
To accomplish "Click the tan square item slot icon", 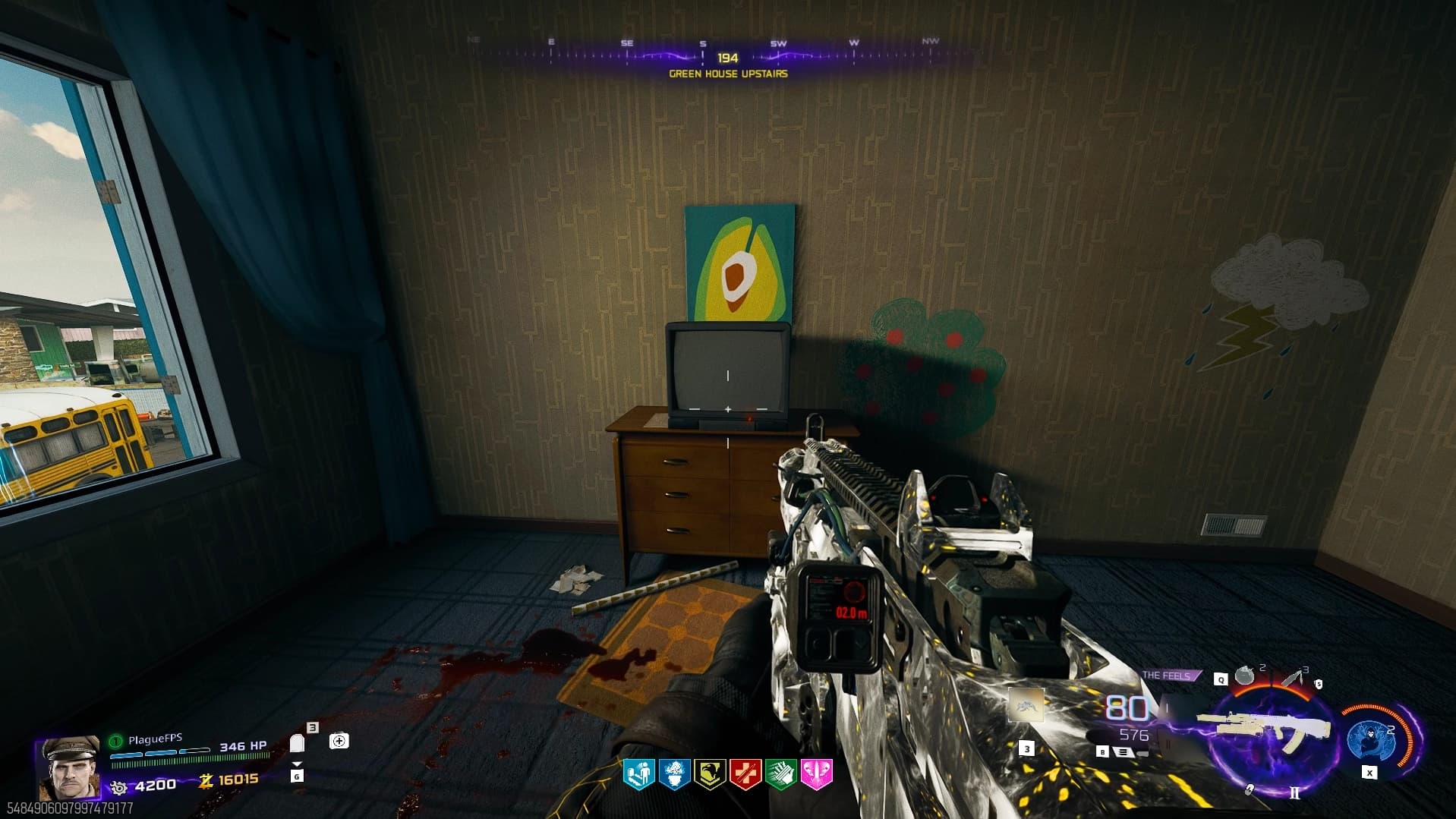I will click(1026, 707).
